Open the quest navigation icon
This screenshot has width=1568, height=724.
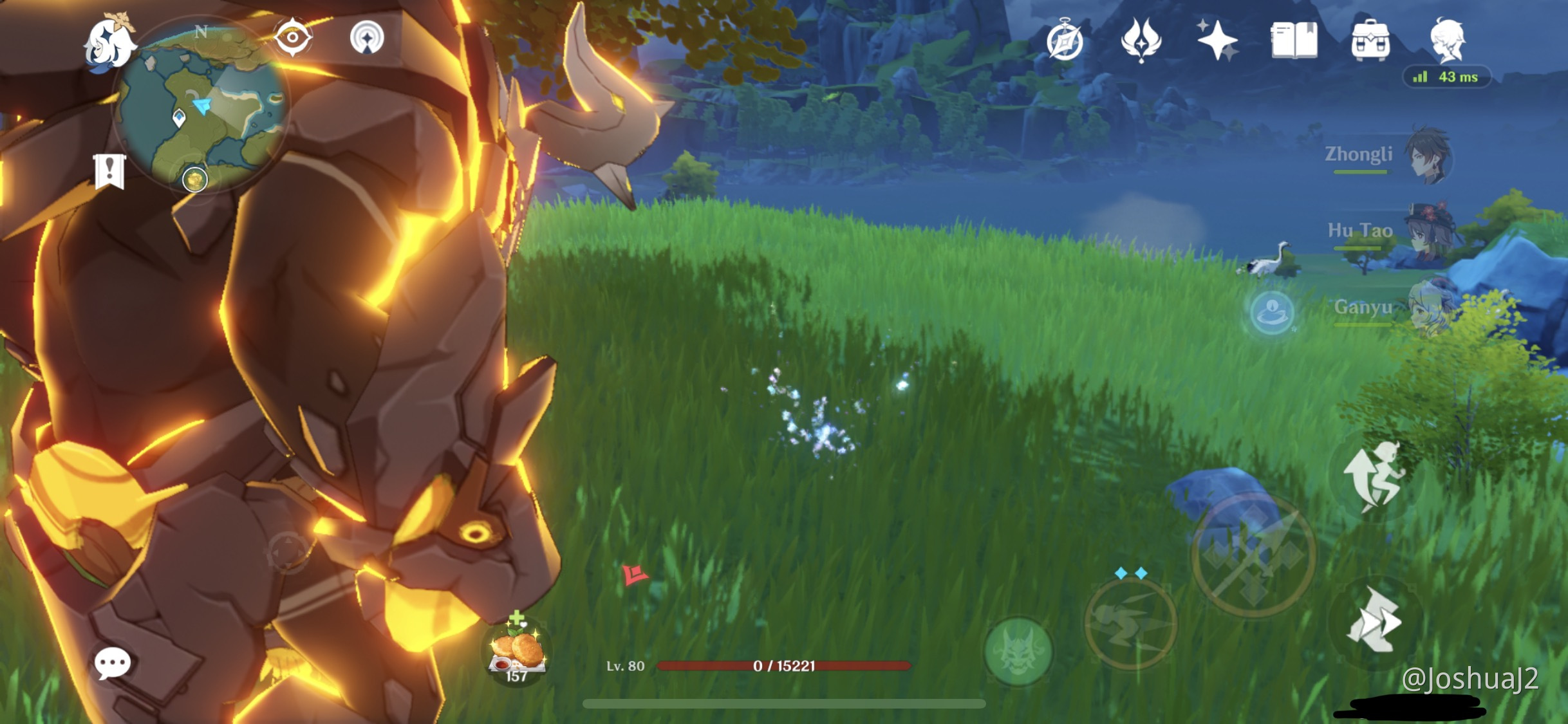coord(367,37)
